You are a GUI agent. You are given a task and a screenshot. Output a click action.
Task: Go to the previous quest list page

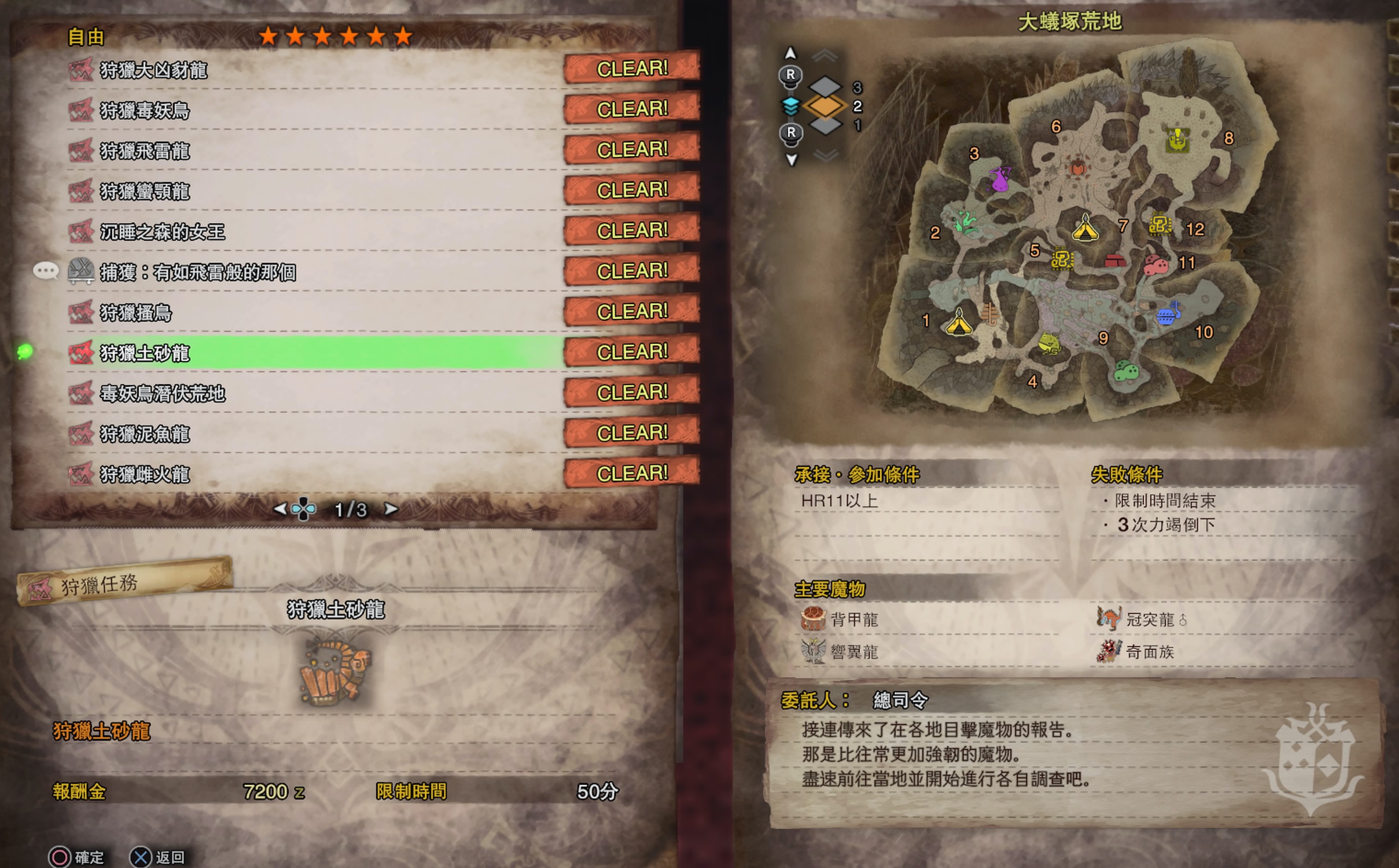280,509
